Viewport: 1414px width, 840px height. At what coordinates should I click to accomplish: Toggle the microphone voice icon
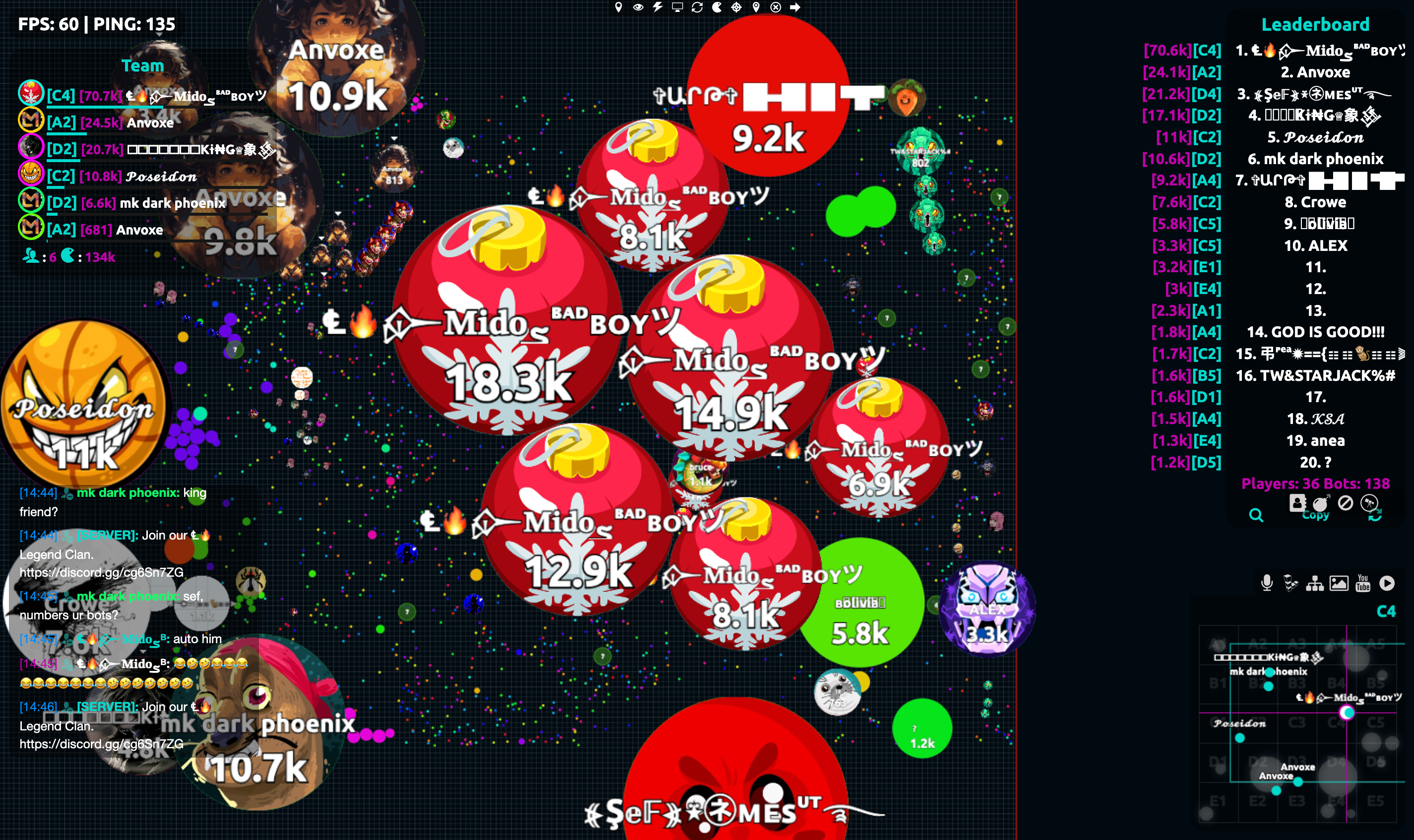(x=1267, y=583)
